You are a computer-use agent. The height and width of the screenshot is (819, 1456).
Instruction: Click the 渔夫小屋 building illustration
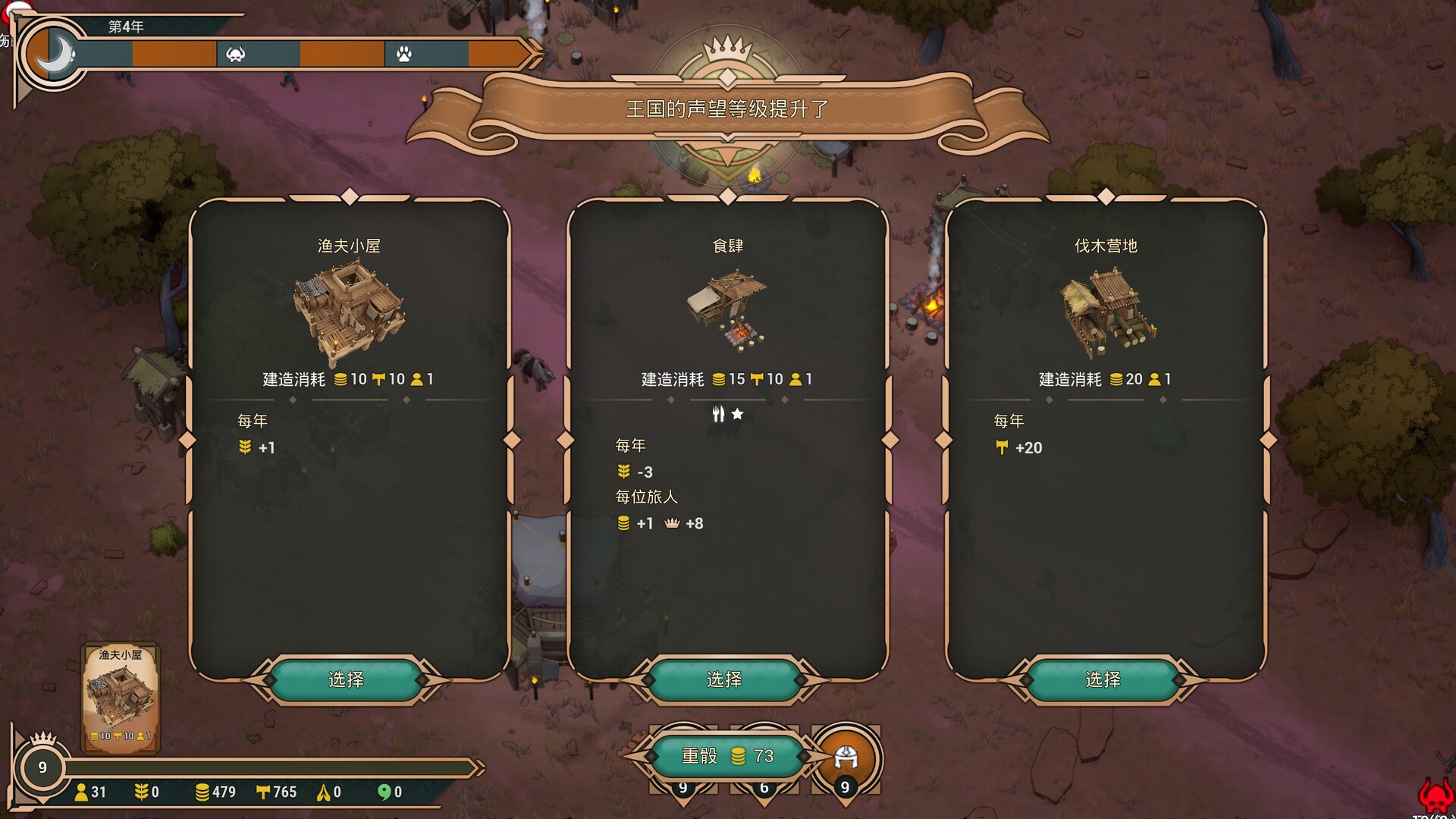point(349,312)
